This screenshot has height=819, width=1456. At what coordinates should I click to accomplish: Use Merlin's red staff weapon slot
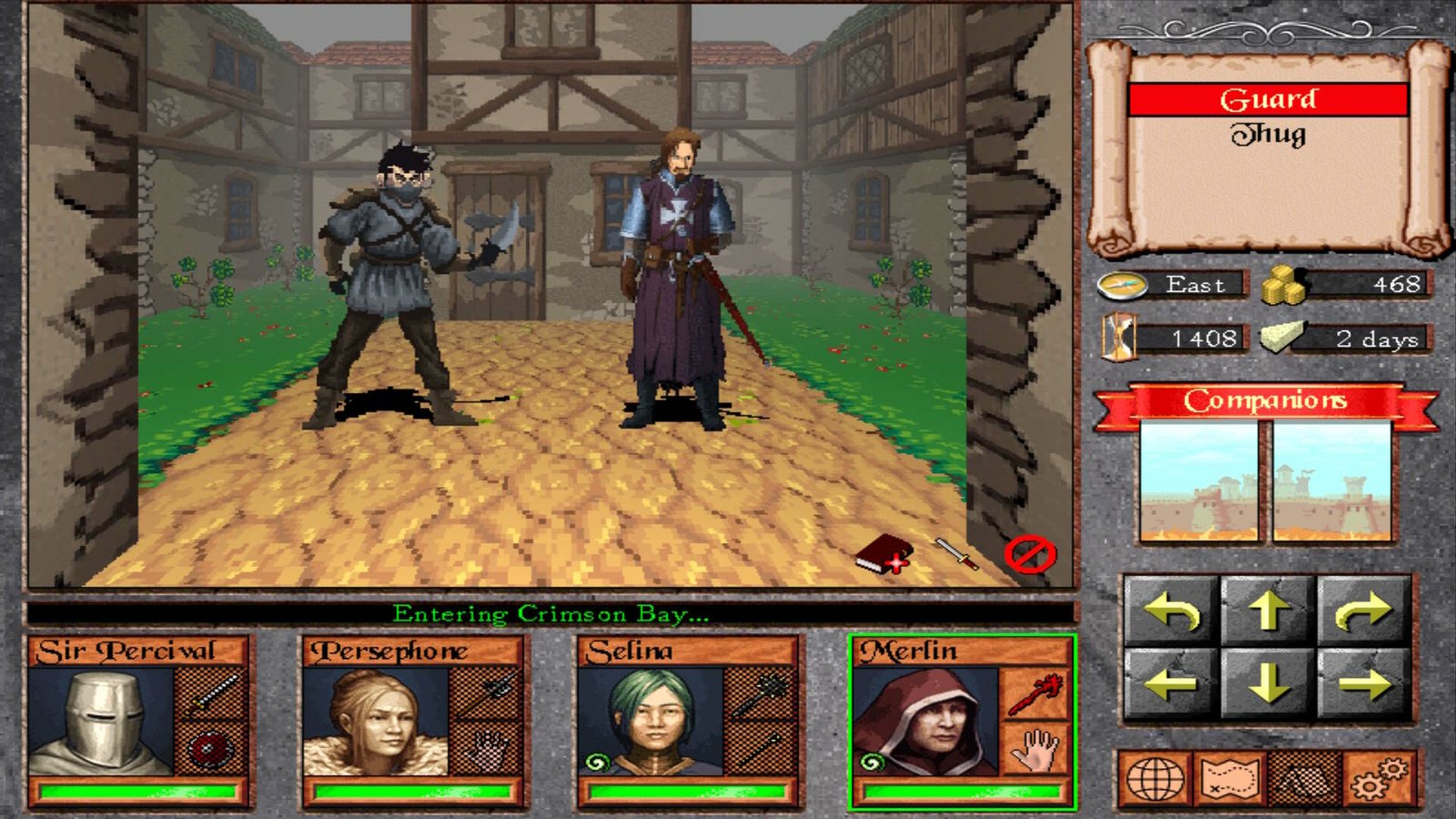click(1036, 693)
